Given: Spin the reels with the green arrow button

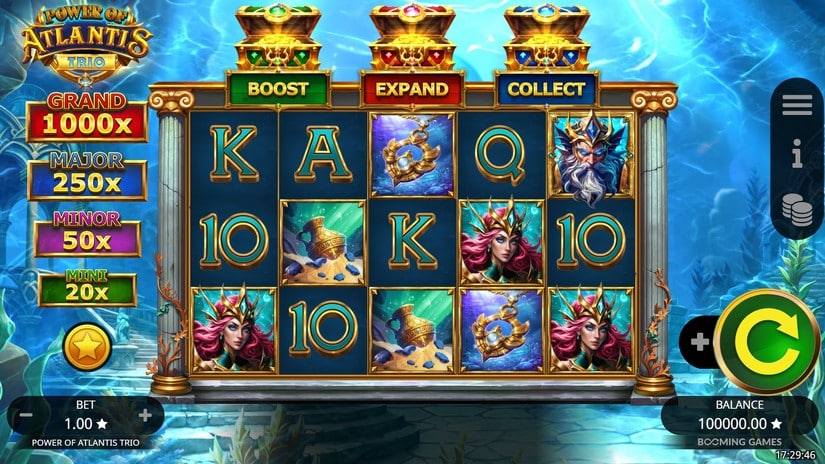Looking at the screenshot, I should pos(767,341).
